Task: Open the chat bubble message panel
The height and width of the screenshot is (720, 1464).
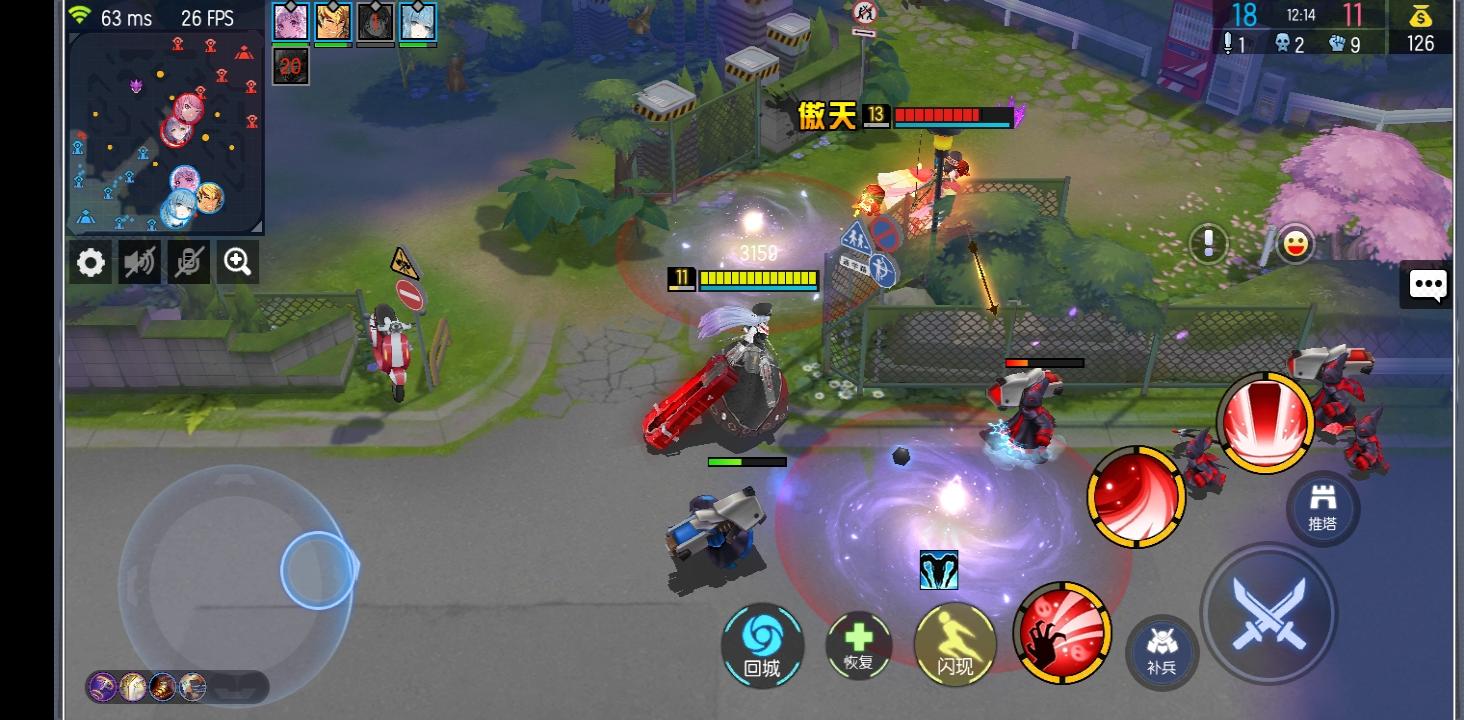Action: point(1428,285)
